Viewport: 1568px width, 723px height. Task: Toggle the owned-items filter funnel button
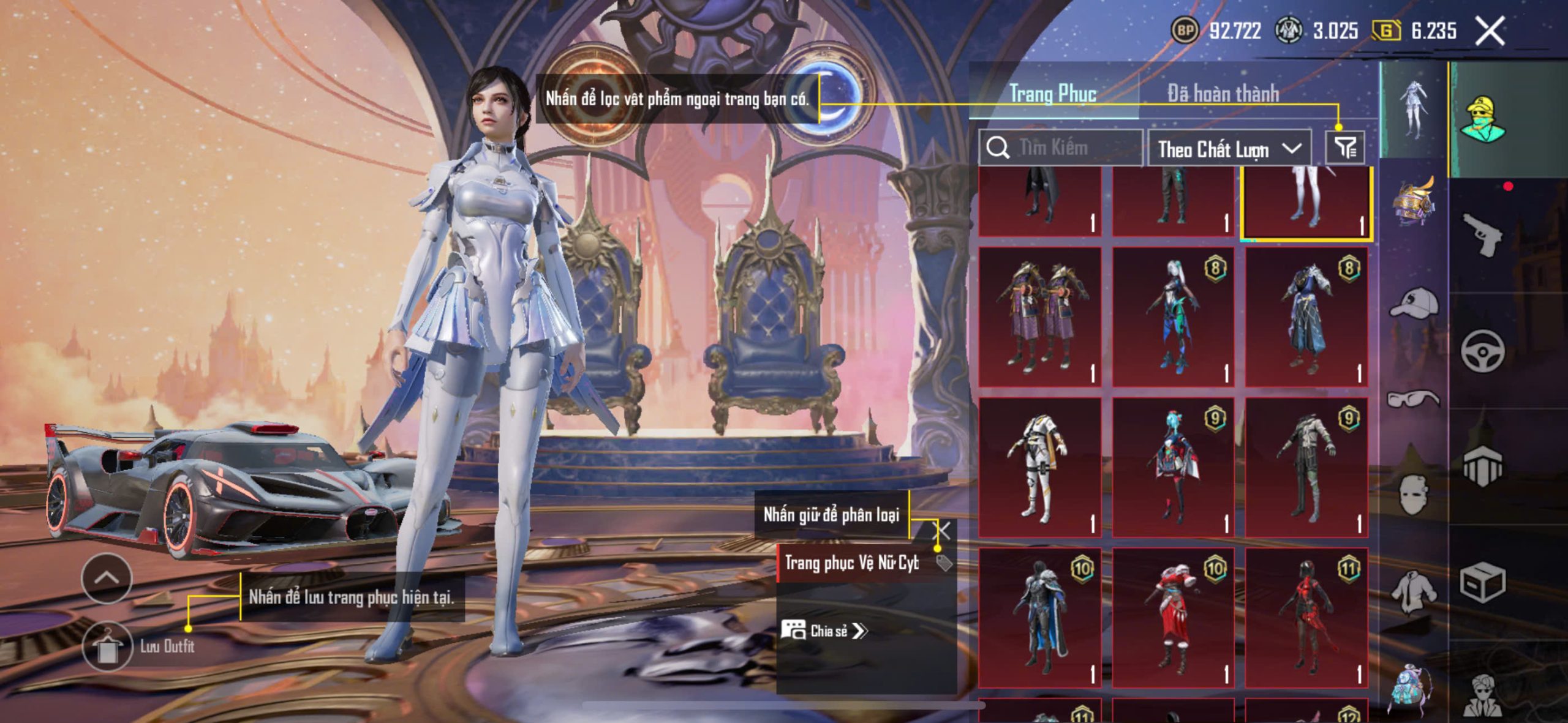(x=1345, y=148)
